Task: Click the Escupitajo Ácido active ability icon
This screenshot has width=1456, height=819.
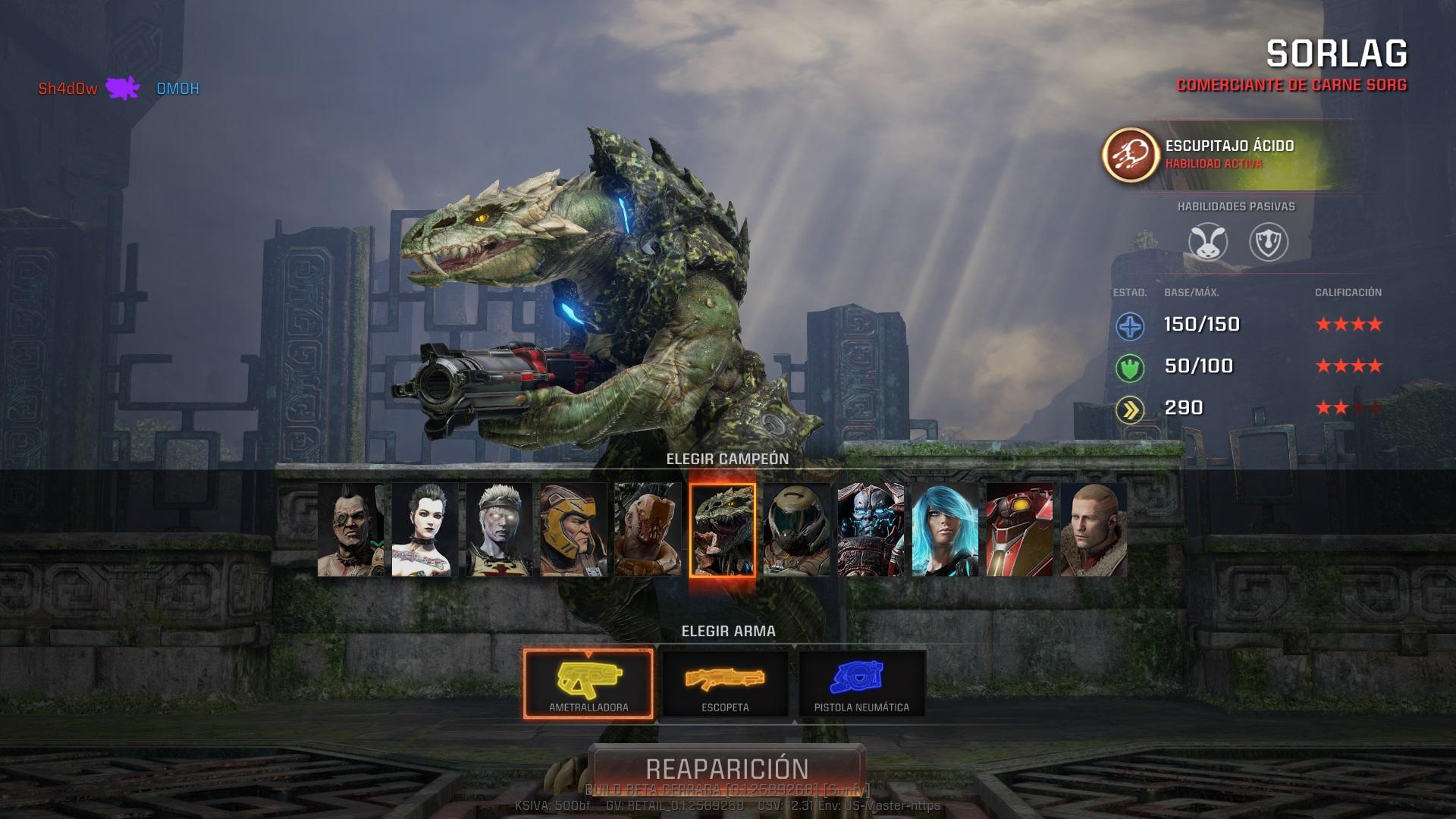Action: [x=1130, y=155]
